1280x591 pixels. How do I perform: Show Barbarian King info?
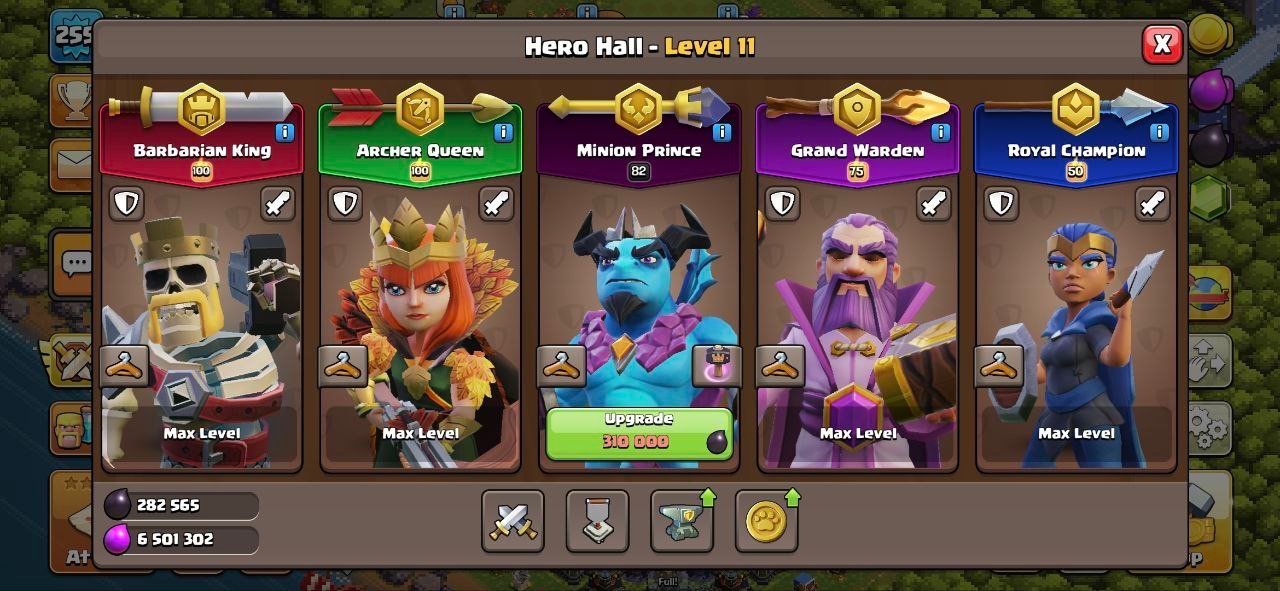click(x=285, y=132)
